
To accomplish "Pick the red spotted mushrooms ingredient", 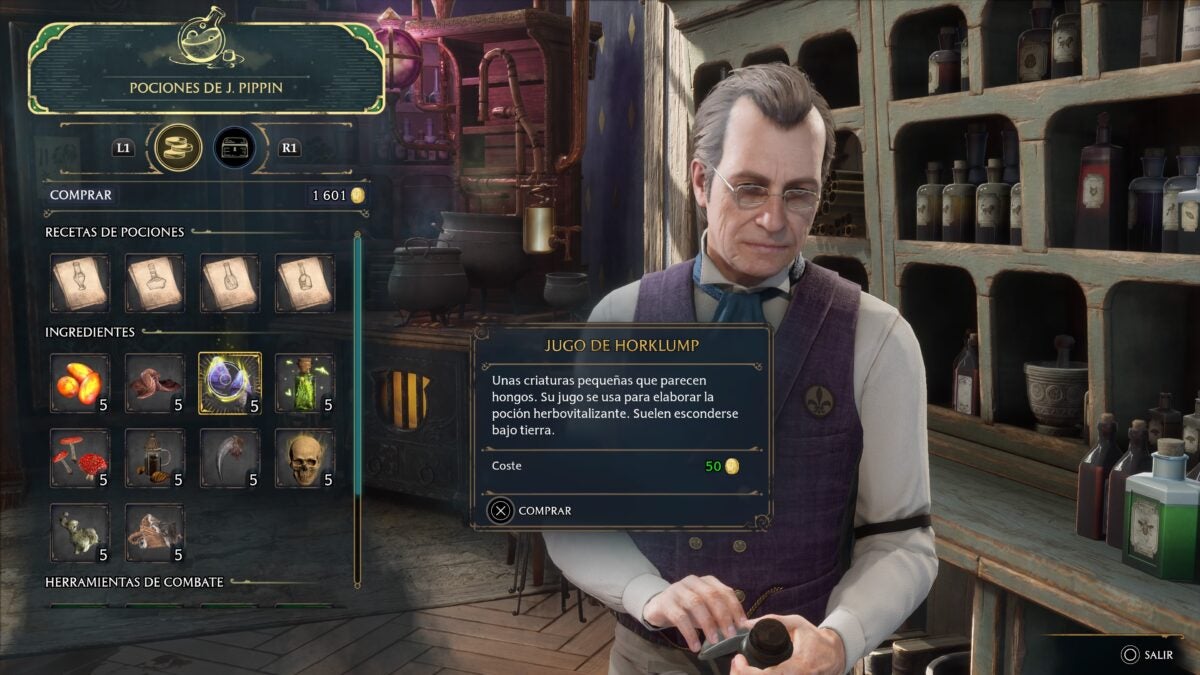I will 80,458.
